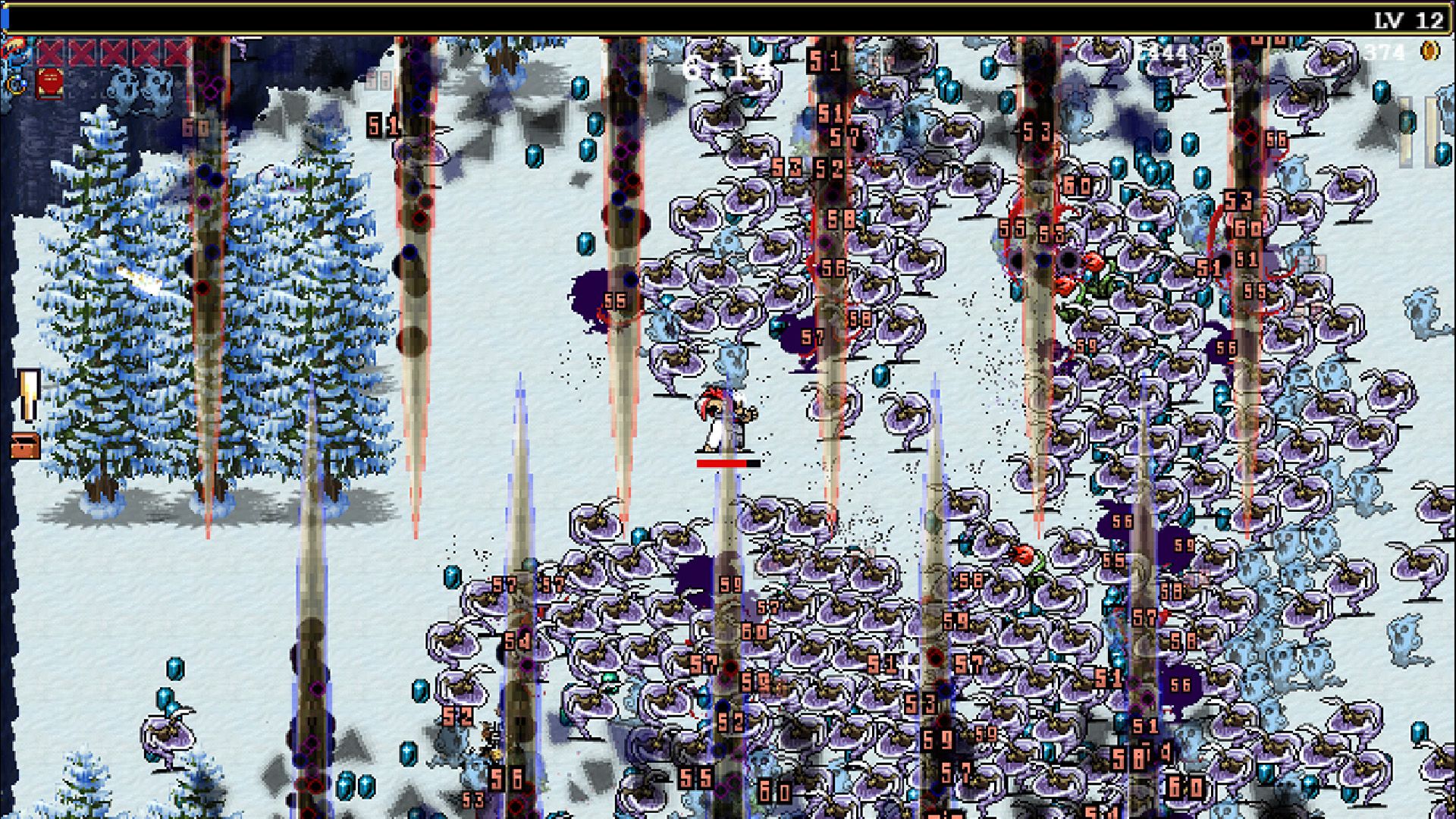Click the skull icon next to kill count
Screen dimensions: 1456x819
tap(1216, 52)
